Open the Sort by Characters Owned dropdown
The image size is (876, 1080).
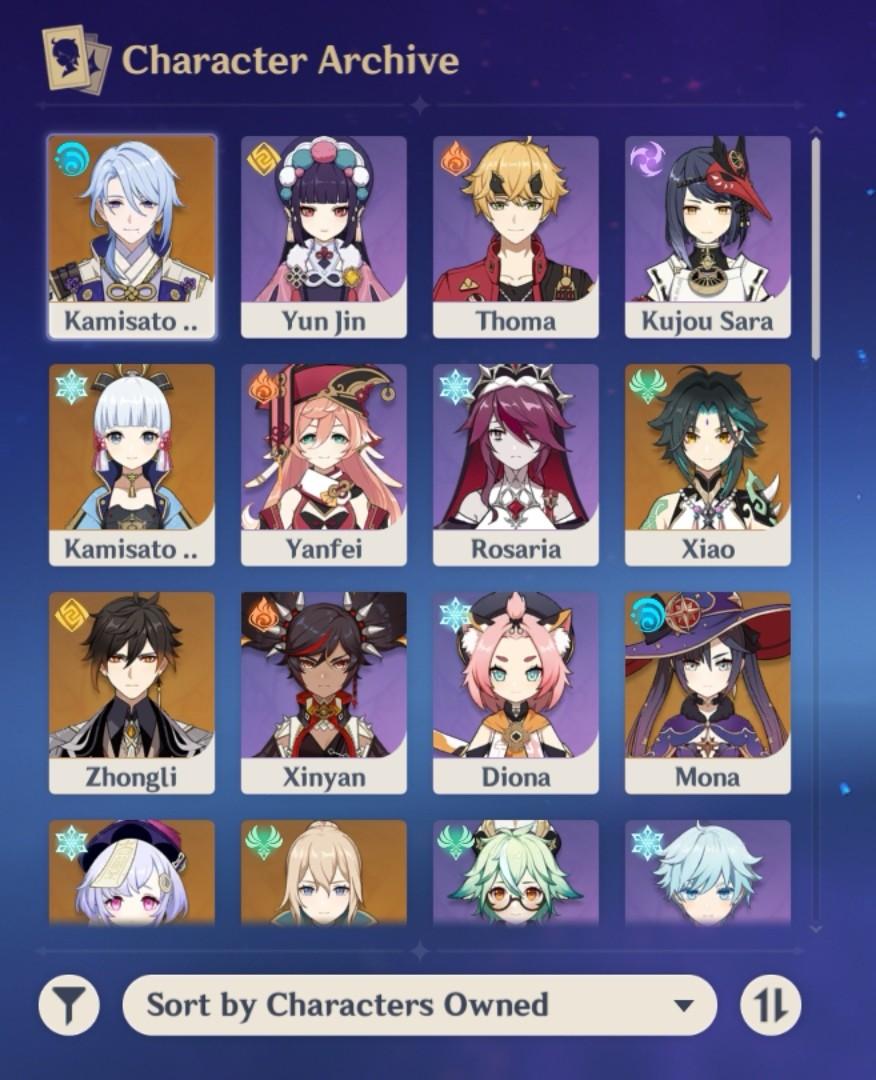click(420, 1005)
